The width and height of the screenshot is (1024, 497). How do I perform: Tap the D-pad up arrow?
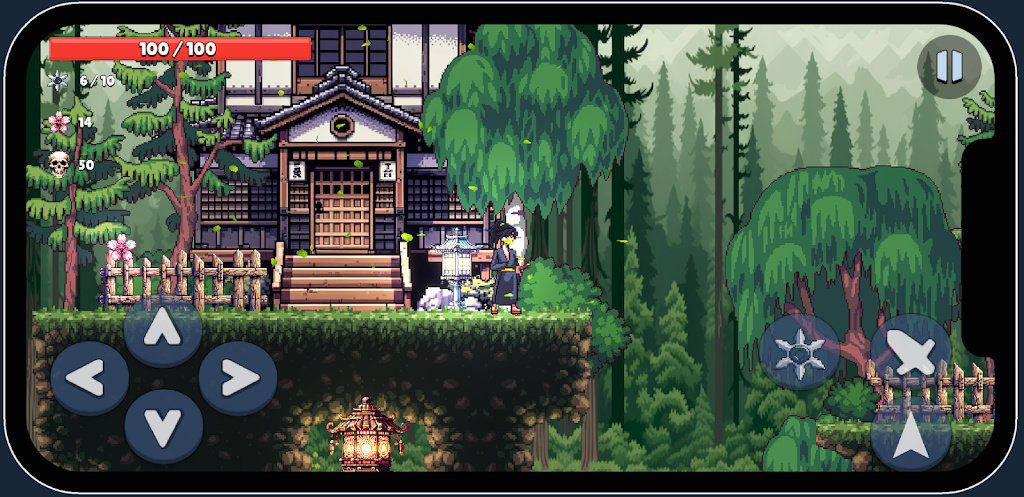(163, 329)
